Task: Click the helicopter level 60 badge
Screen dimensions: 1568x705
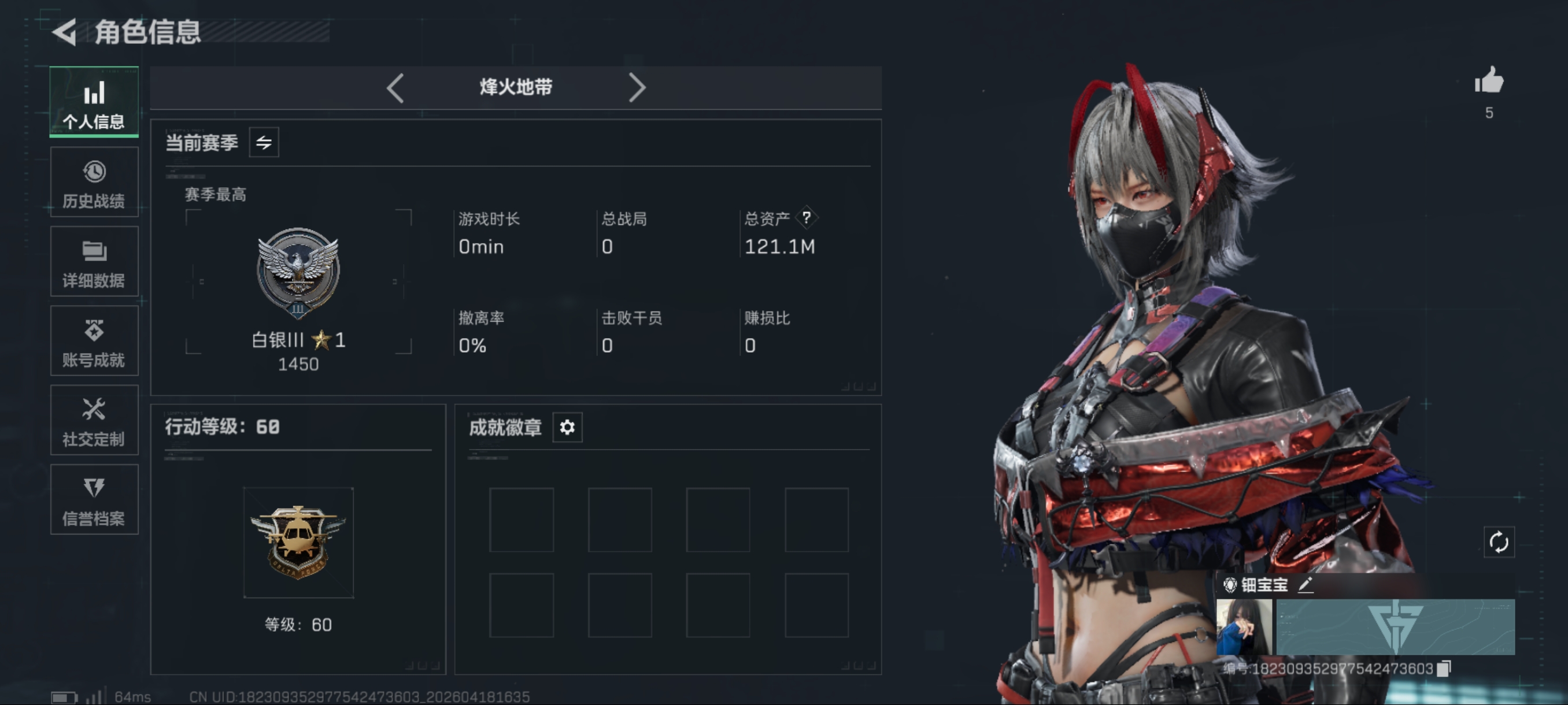Action: (298, 542)
